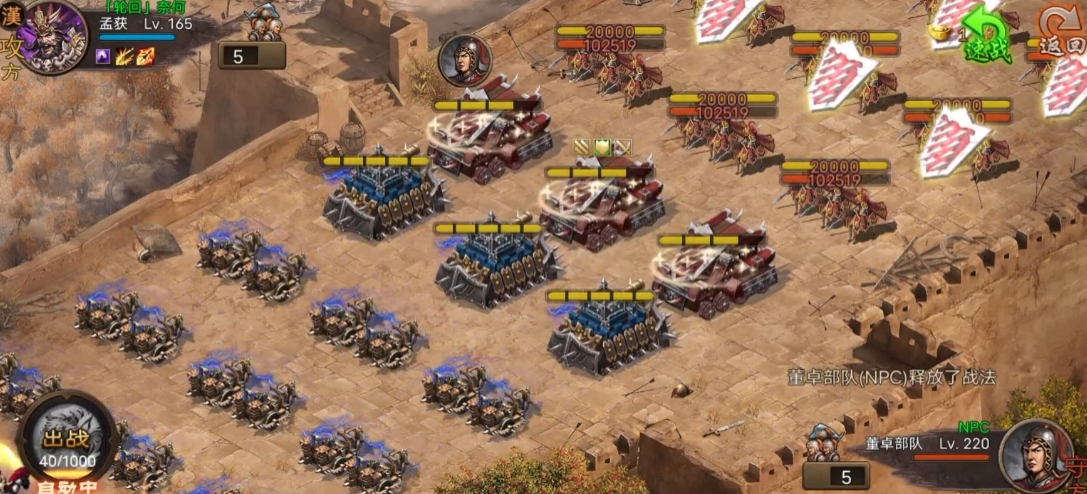The image size is (1087, 494).
Task: Check the red flaming arrow skill icon
Action: (145, 57)
